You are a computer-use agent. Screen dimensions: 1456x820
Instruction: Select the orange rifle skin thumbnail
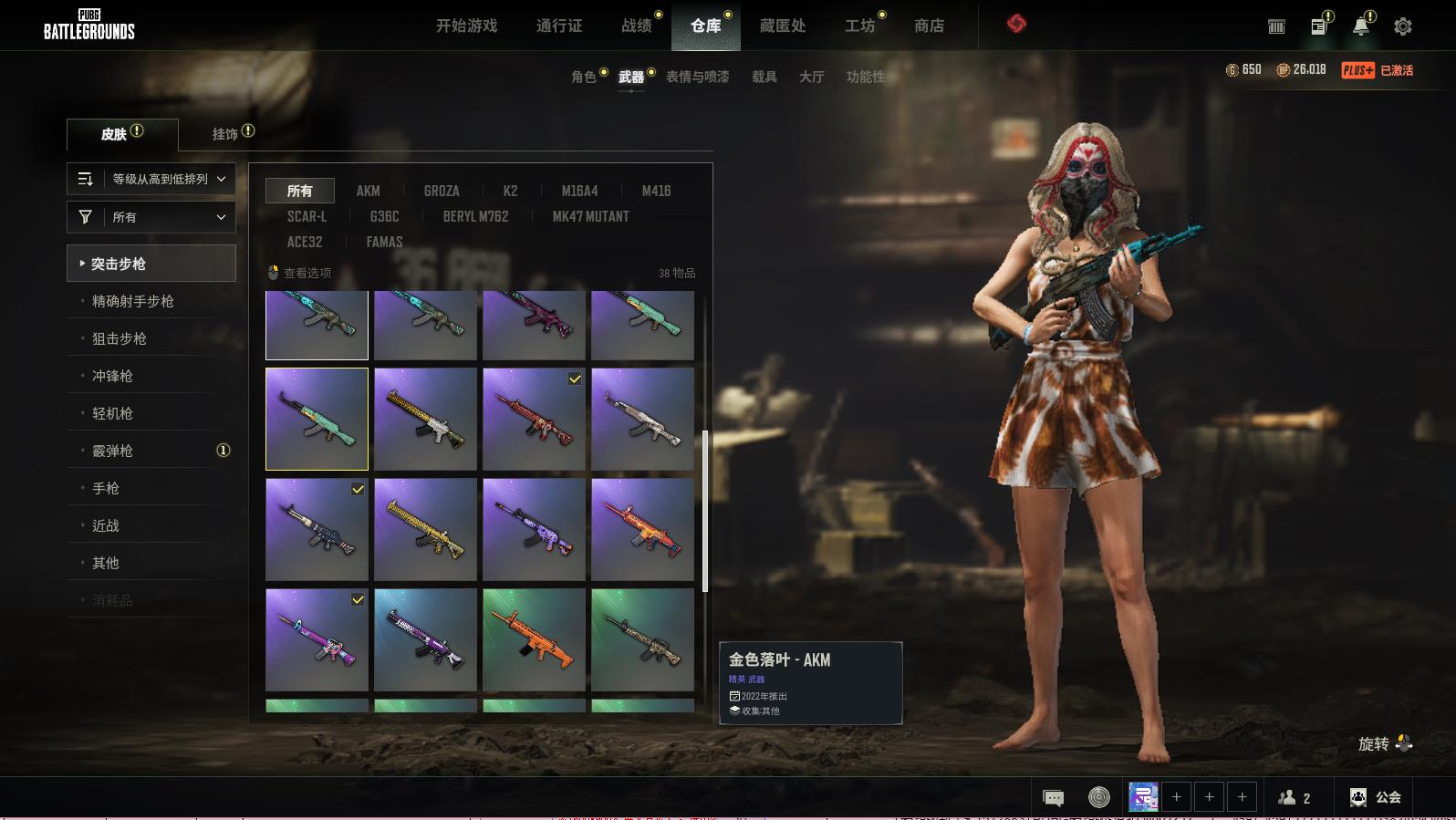[x=534, y=639]
